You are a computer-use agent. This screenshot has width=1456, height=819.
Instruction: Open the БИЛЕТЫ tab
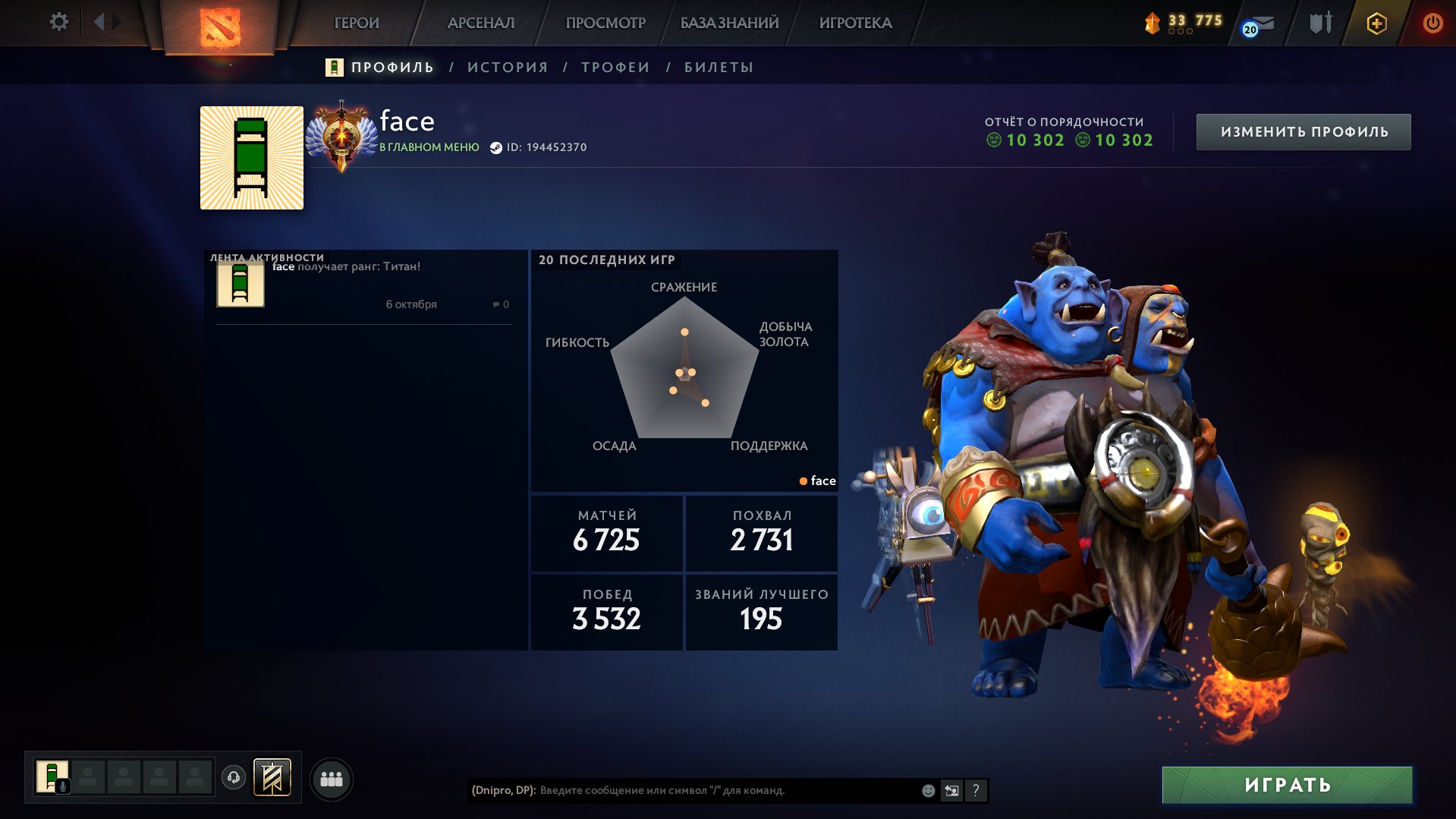[719, 68]
